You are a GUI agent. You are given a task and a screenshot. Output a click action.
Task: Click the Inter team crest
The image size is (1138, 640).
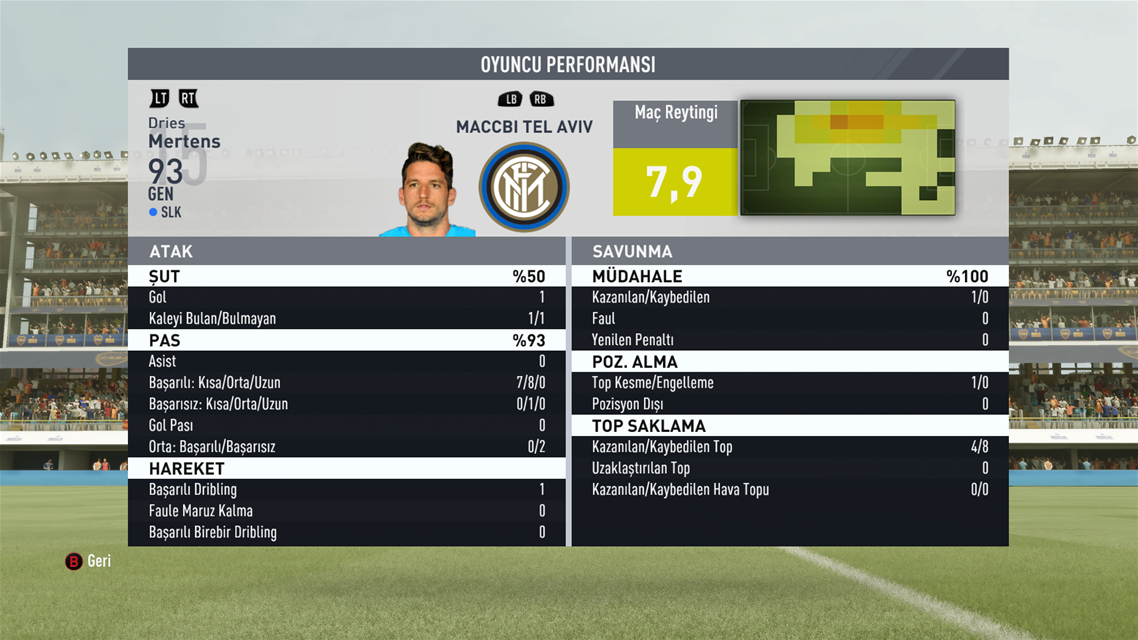coord(524,187)
